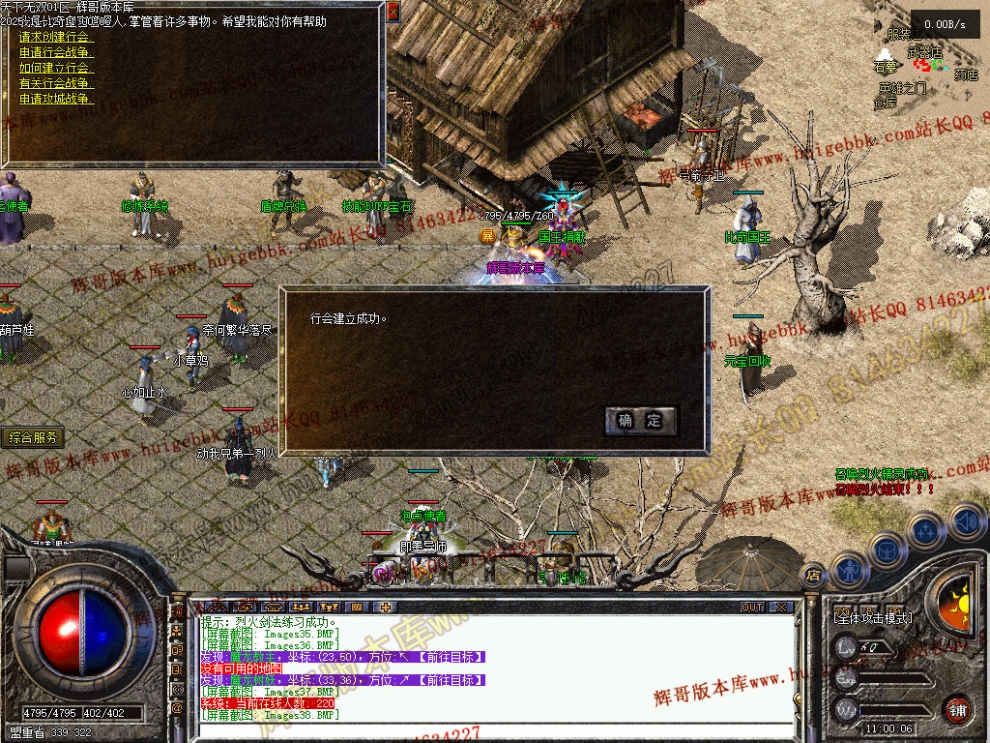Open the 店 shop icon
Screen dimensions: 990x743
[814, 575]
